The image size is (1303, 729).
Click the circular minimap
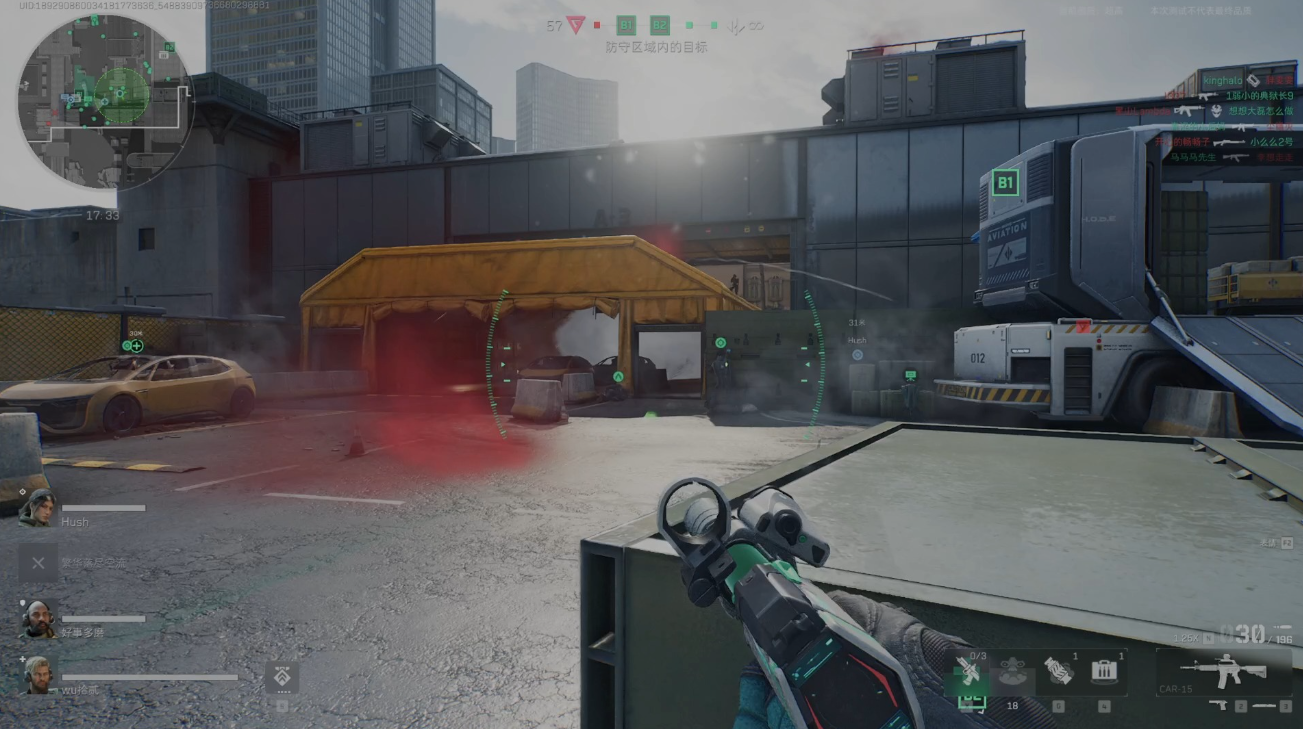pos(104,102)
